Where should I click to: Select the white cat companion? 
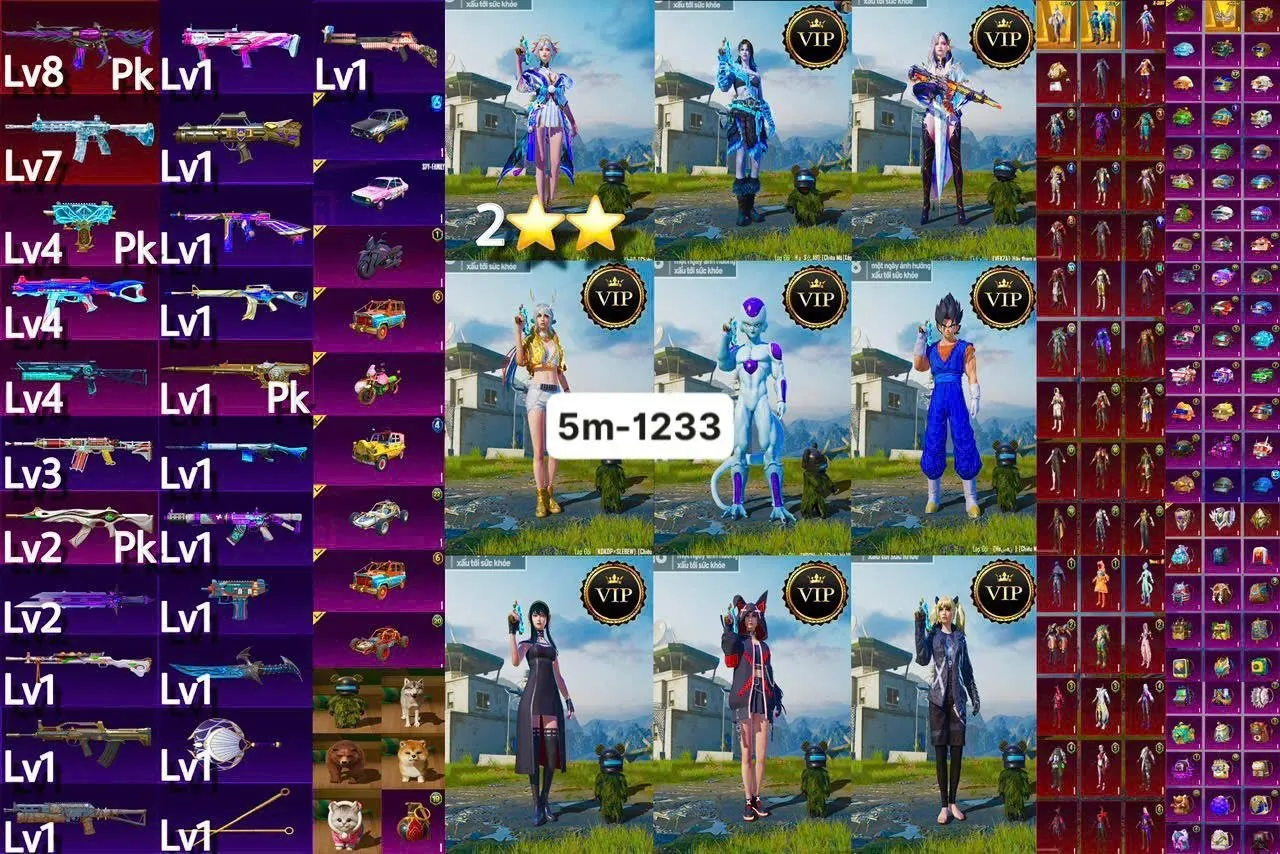click(x=346, y=822)
